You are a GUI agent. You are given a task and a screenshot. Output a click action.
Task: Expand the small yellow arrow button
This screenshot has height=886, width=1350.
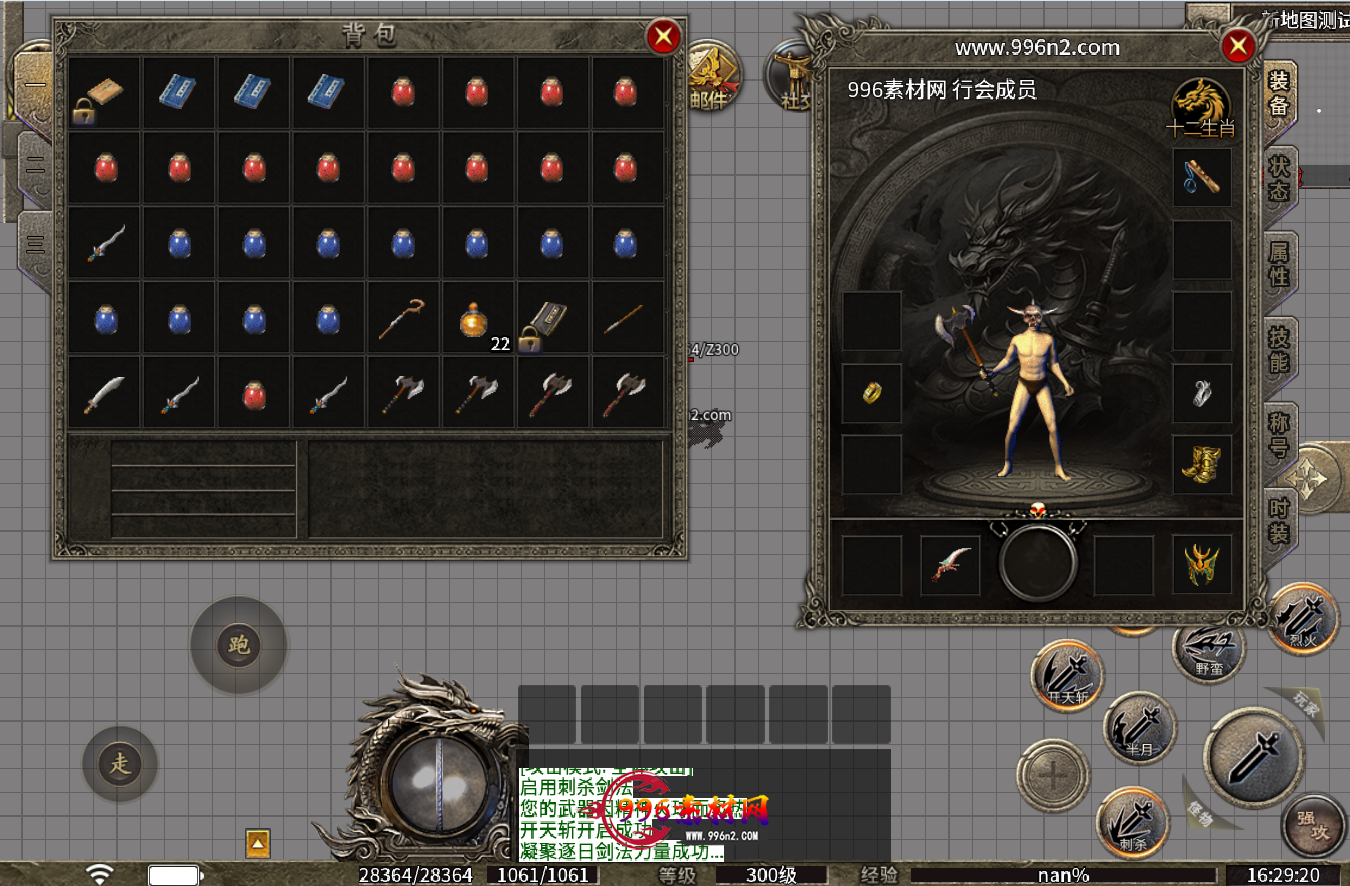click(x=258, y=844)
